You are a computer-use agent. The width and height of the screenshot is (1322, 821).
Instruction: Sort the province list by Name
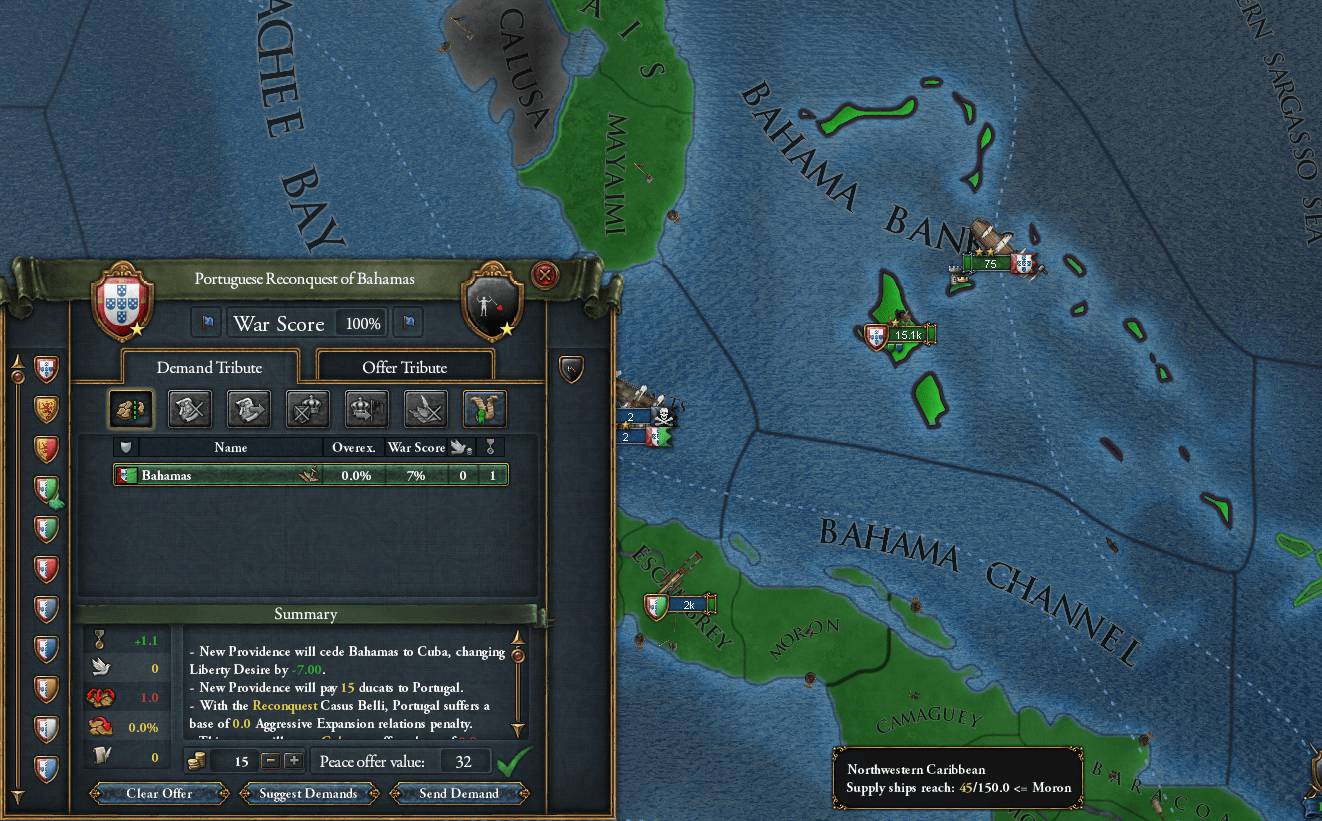pos(230,447)
